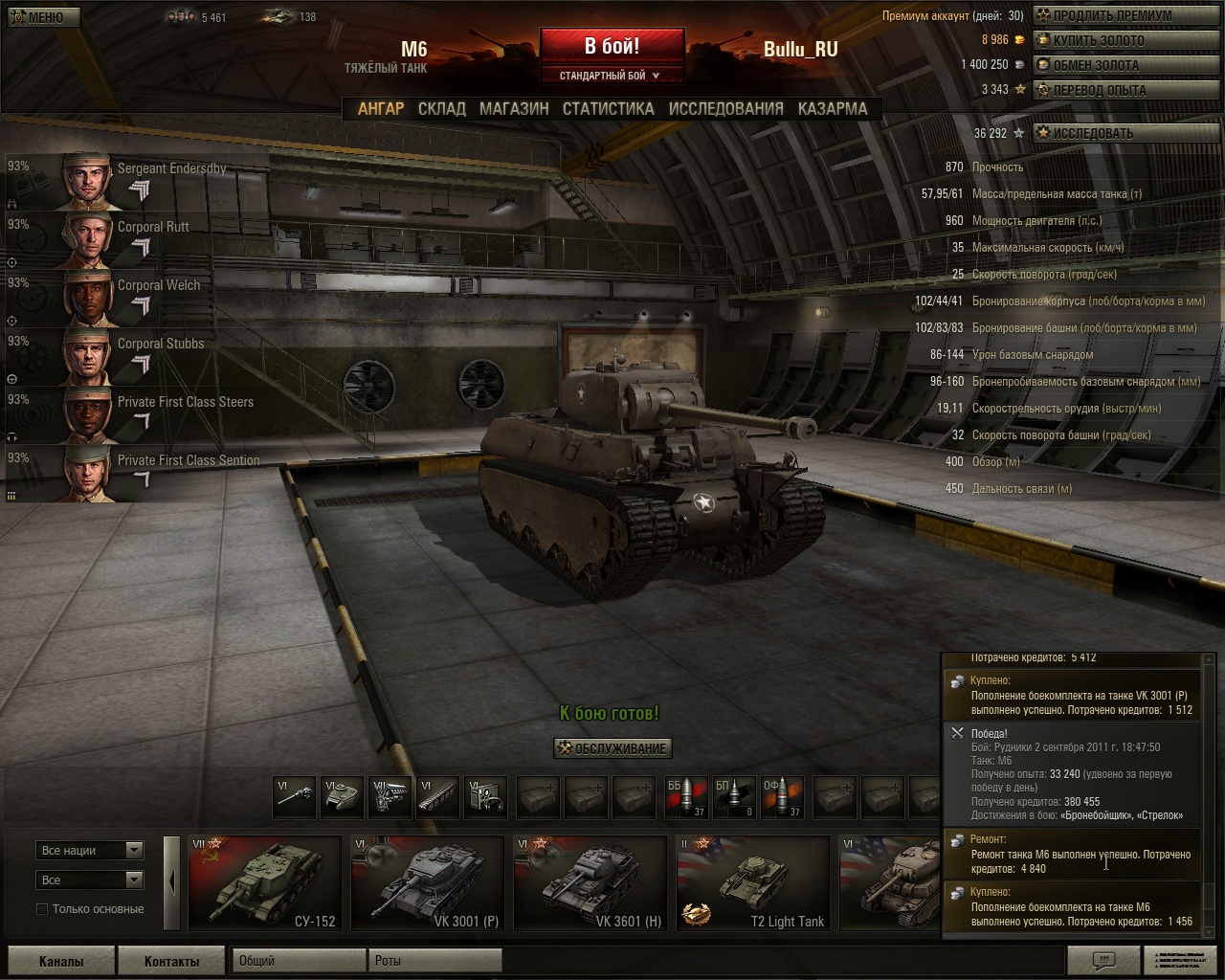1225x980 pixels.
Task: Open the Обслуживание service button
Action: [612, 748]
